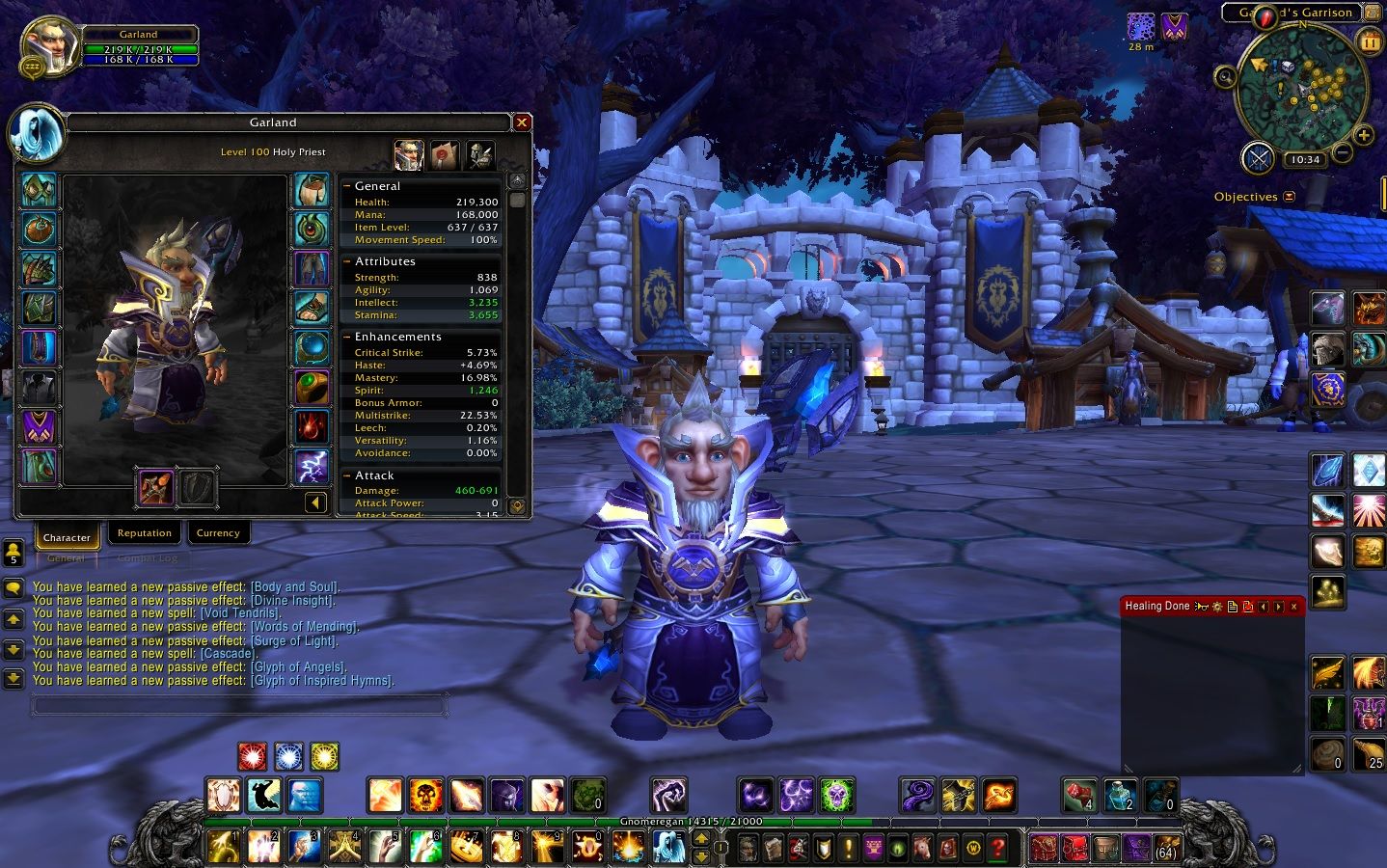Screen dimensions: 1387x868
Task: Toggle the minimap tracking magnifier button
Action: coord(1226,77)
